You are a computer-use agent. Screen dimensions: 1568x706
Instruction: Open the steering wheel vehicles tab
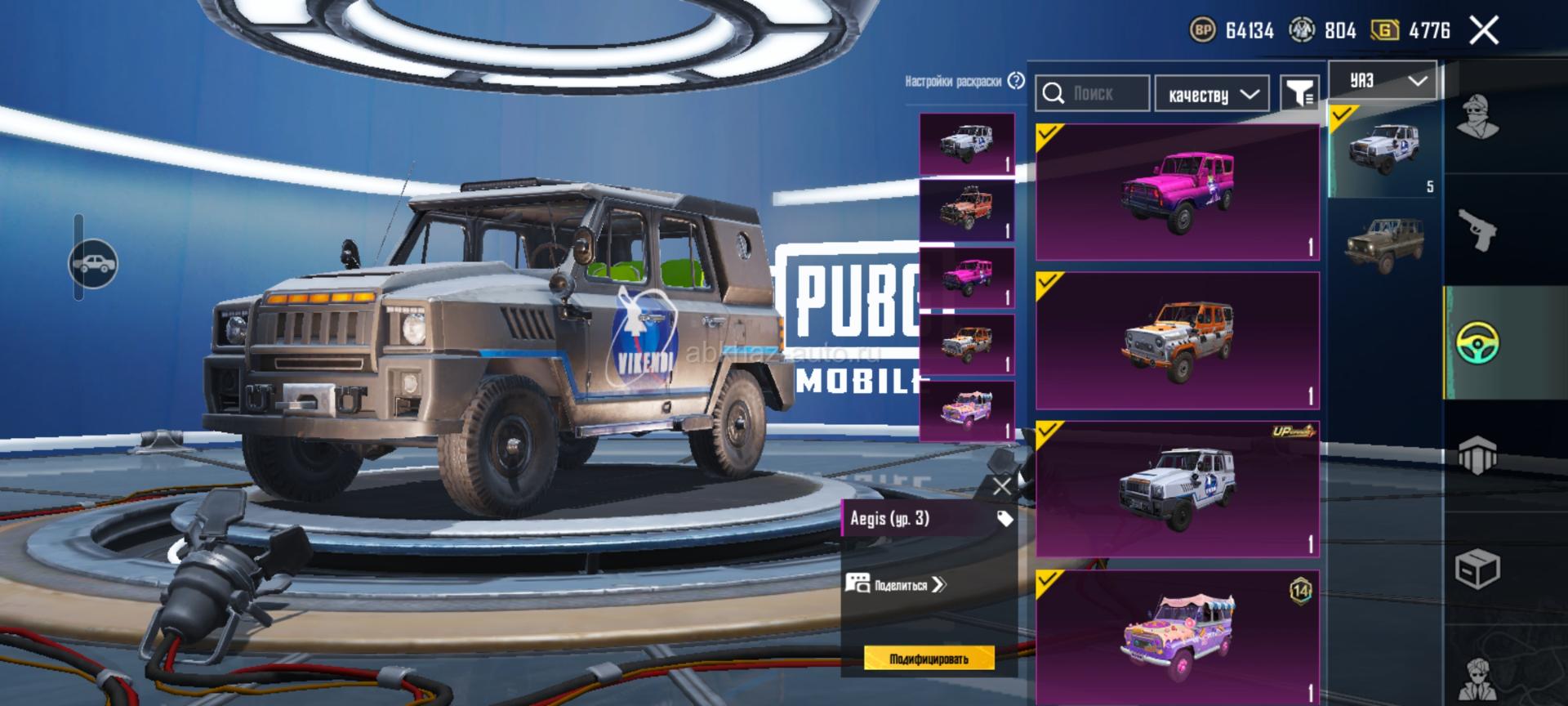coord(1477,342)
